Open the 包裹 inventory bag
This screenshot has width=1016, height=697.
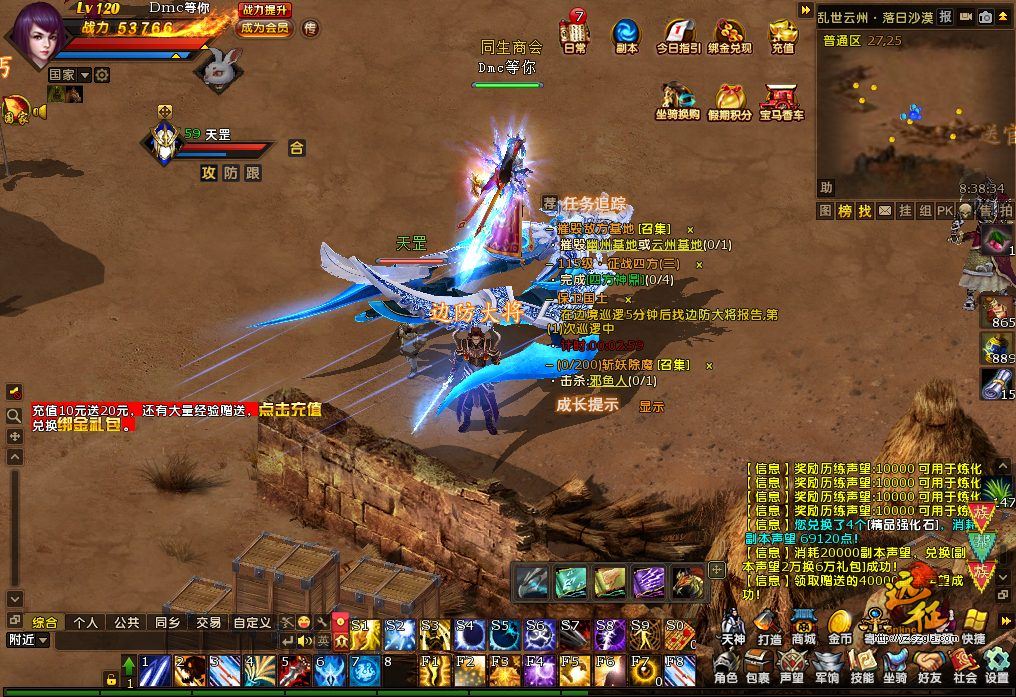click(758, 666)
